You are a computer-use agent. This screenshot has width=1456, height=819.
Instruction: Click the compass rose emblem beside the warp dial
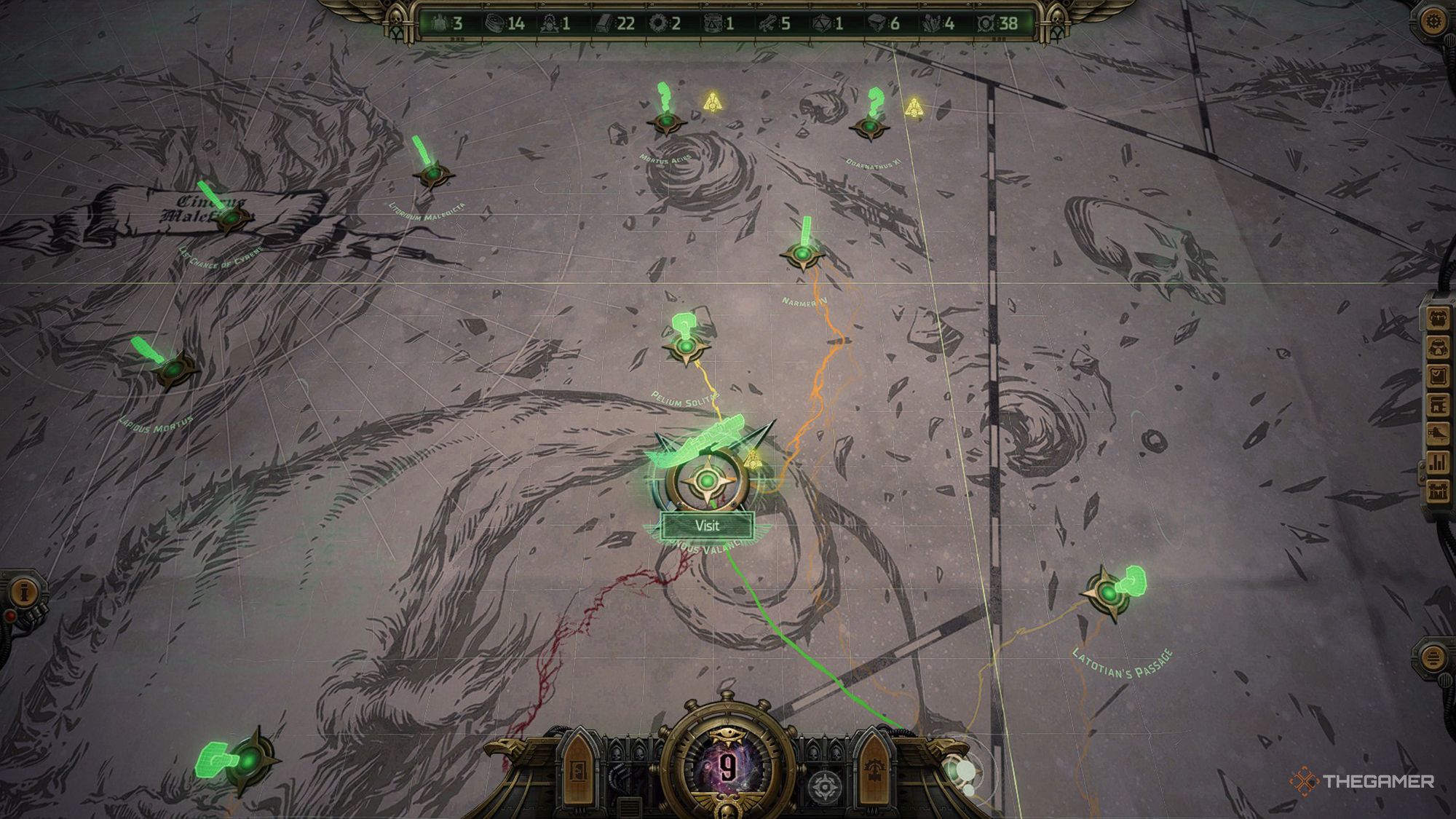click(x=825, y=786)
